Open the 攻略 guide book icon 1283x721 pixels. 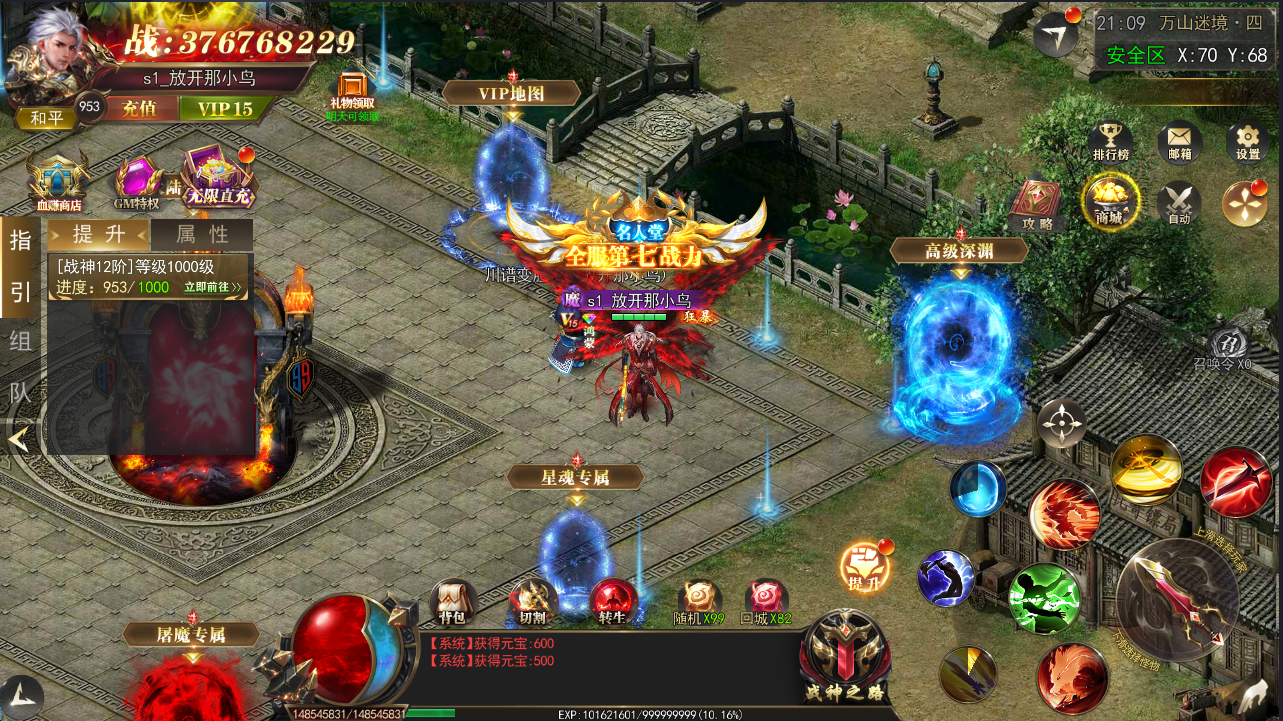click(1037, 204)
